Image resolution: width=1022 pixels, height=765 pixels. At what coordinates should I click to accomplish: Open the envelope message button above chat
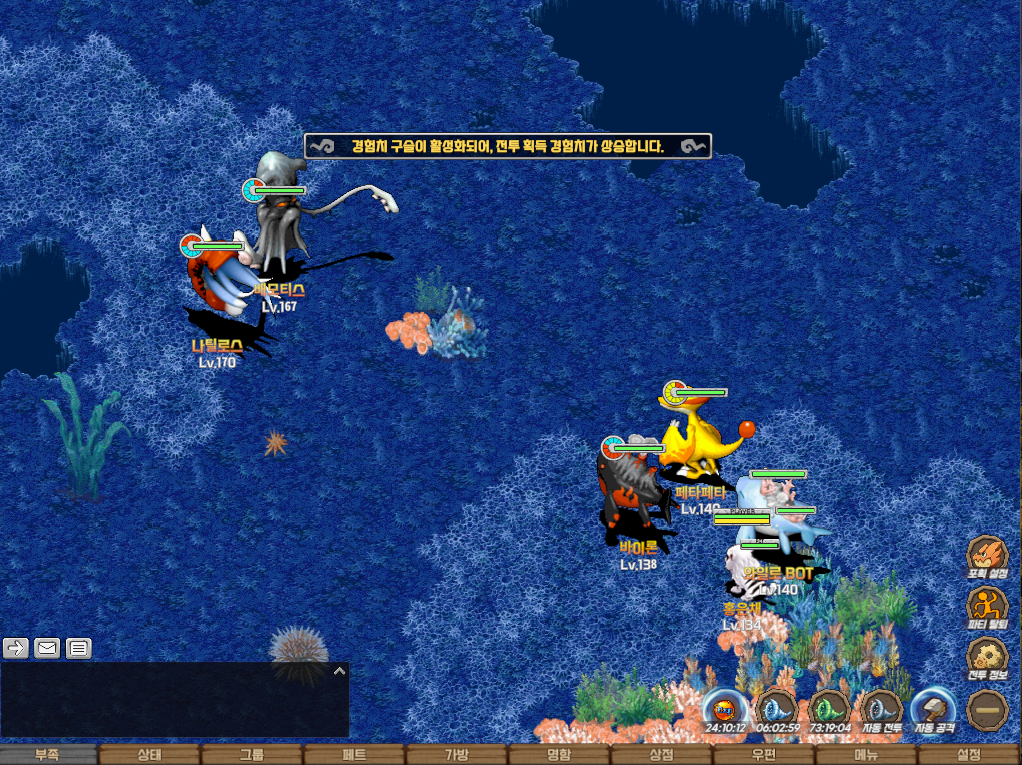click(47, 648)
